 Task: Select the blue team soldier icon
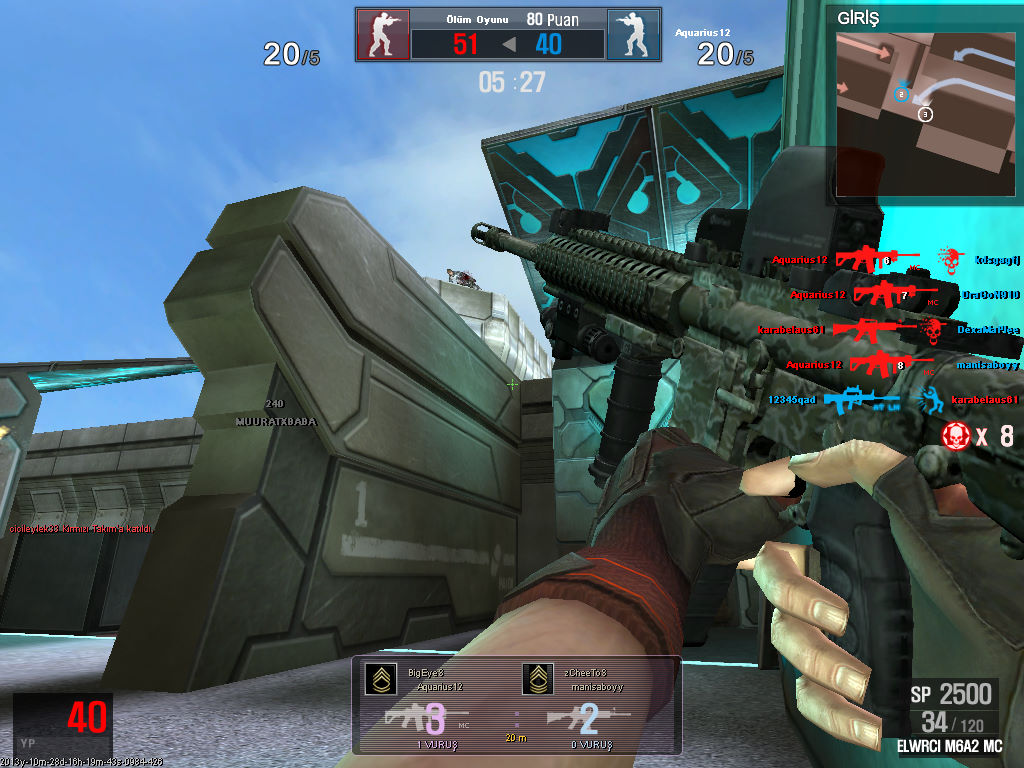tap(633, 35)
